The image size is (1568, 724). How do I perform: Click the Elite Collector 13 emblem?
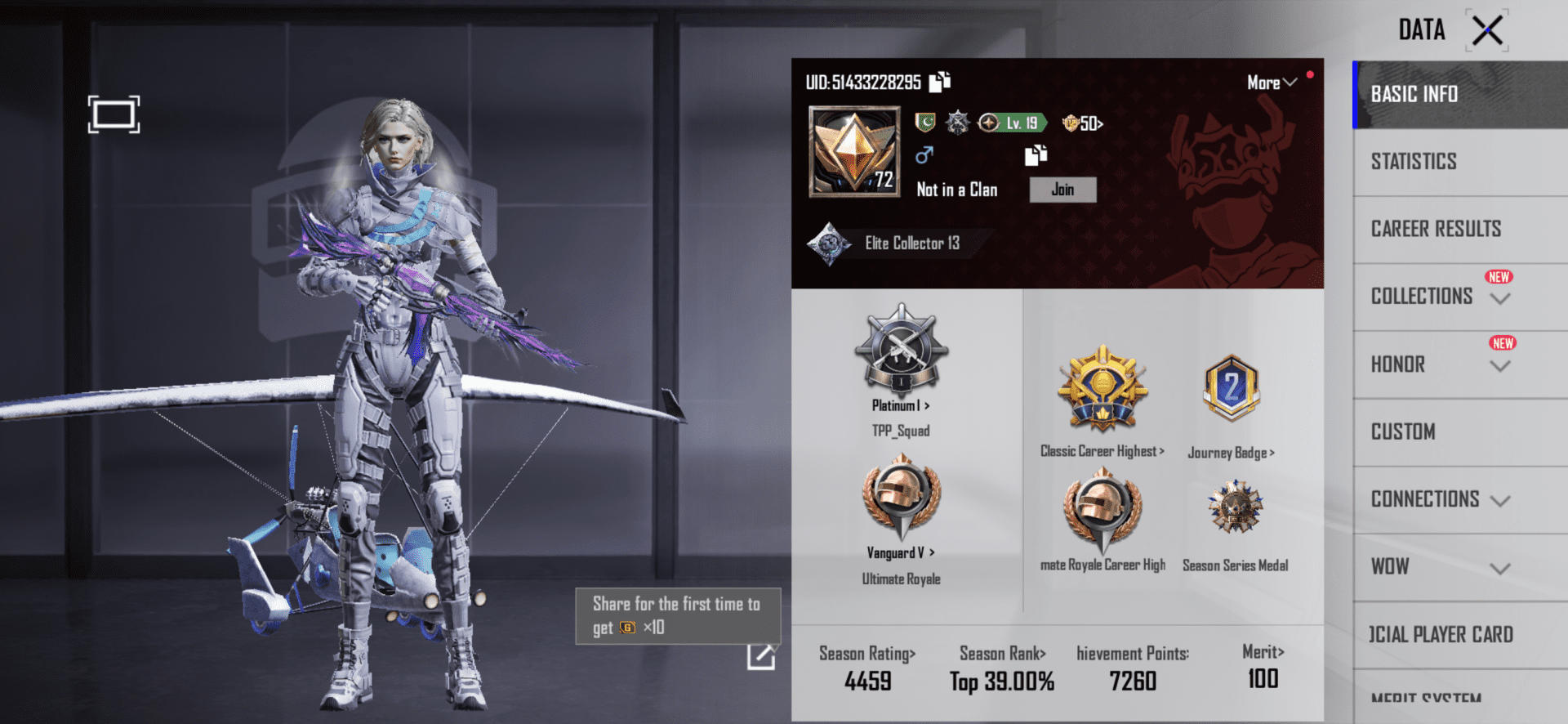[x=898, y=243]
